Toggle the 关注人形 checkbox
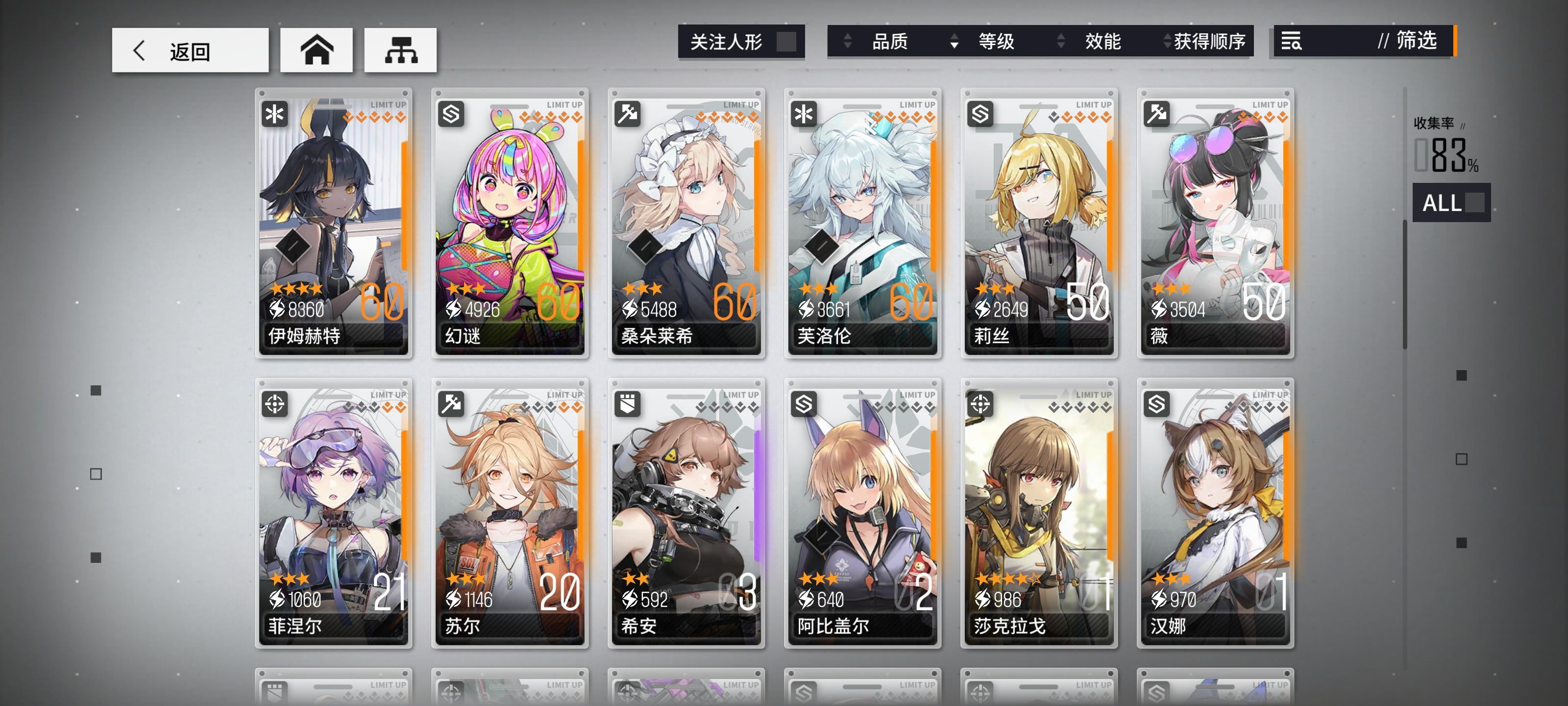1568x706 pixels. point(786,42)
